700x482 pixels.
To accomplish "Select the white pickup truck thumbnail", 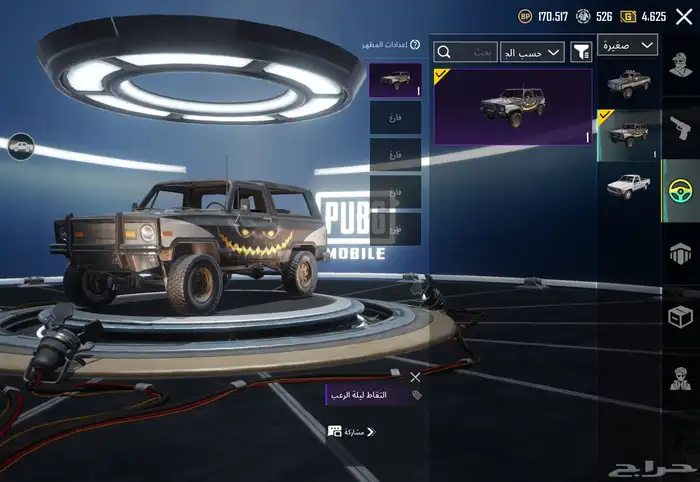I will point(629,187).
